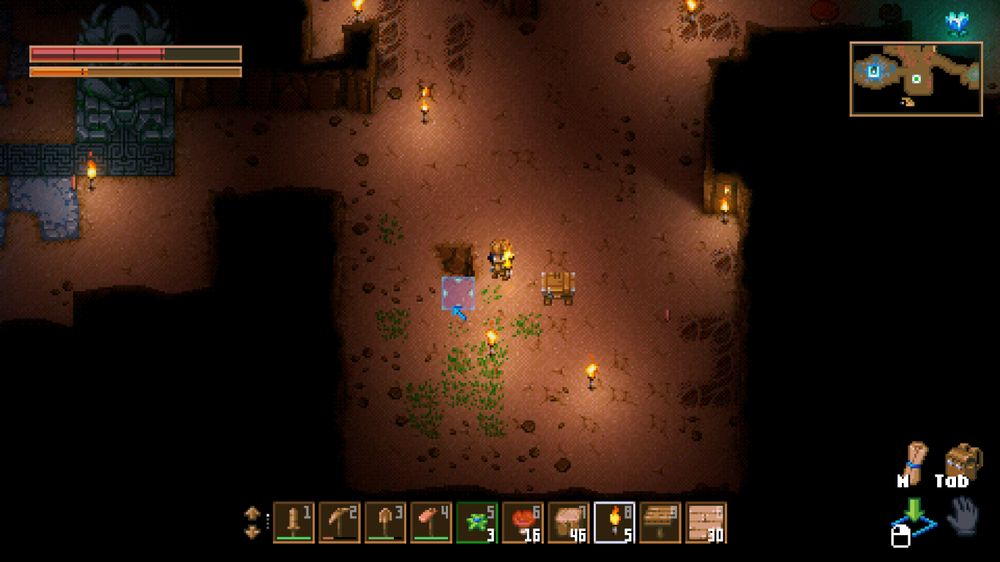
Task: Pick the wooden sign hotbar slot
Action: click(660, 522)
